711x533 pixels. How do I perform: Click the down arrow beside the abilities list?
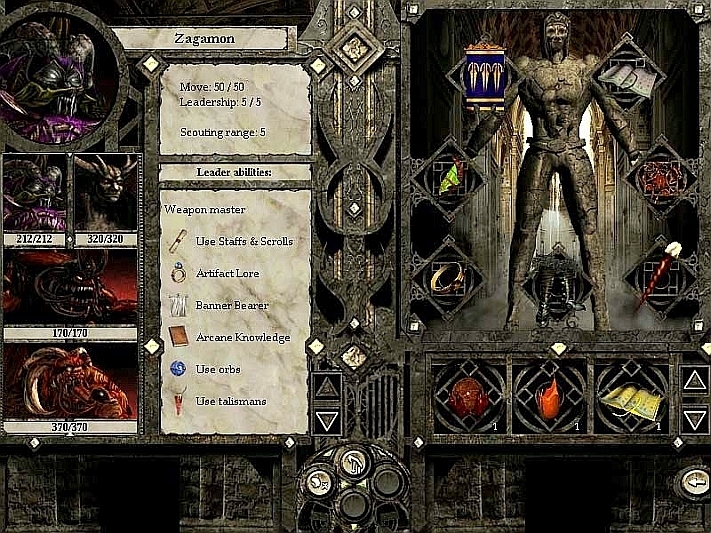coord(328,419)
